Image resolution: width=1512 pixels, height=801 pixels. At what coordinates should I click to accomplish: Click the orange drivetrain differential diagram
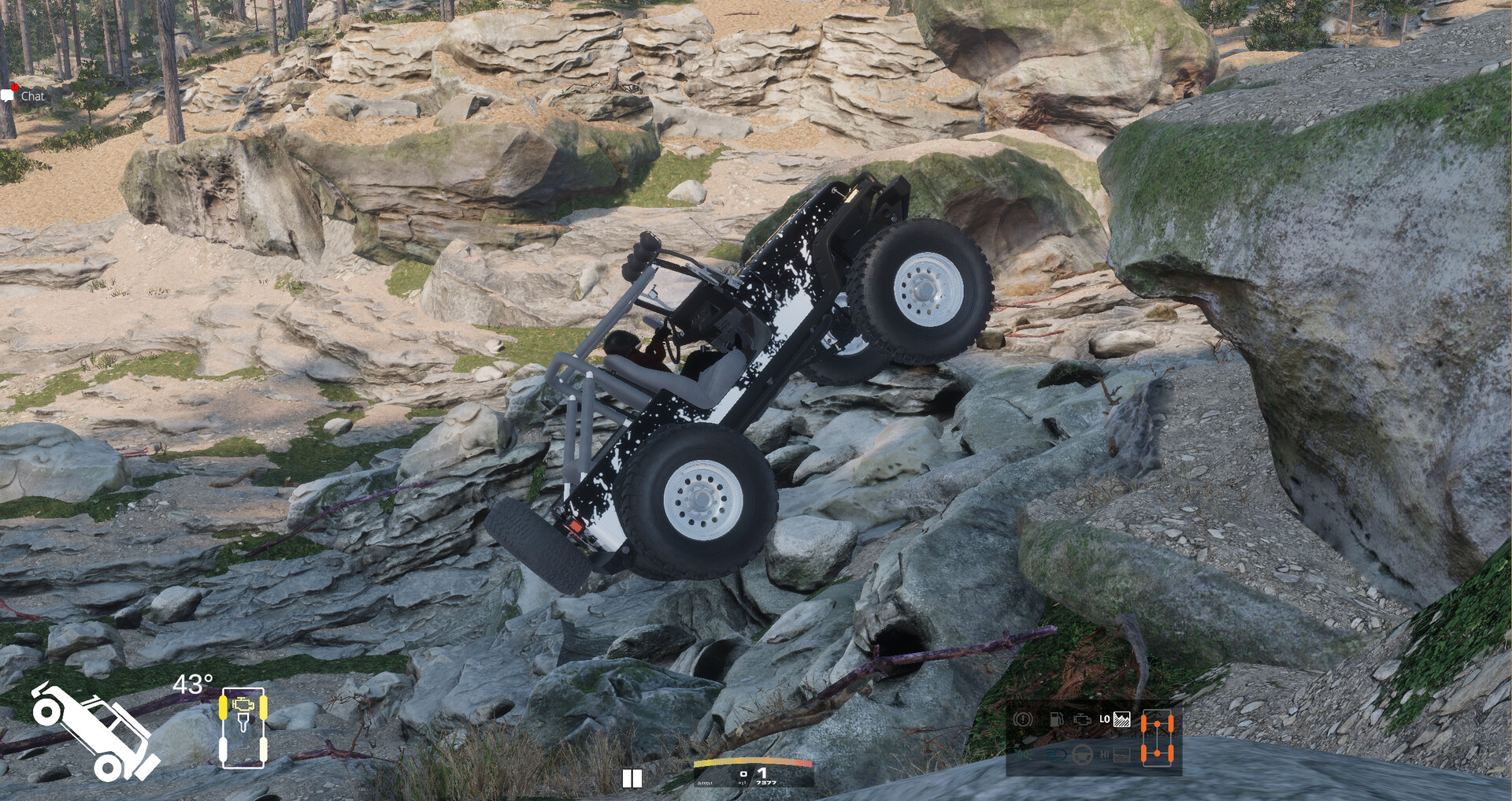tap(1157, 737)
